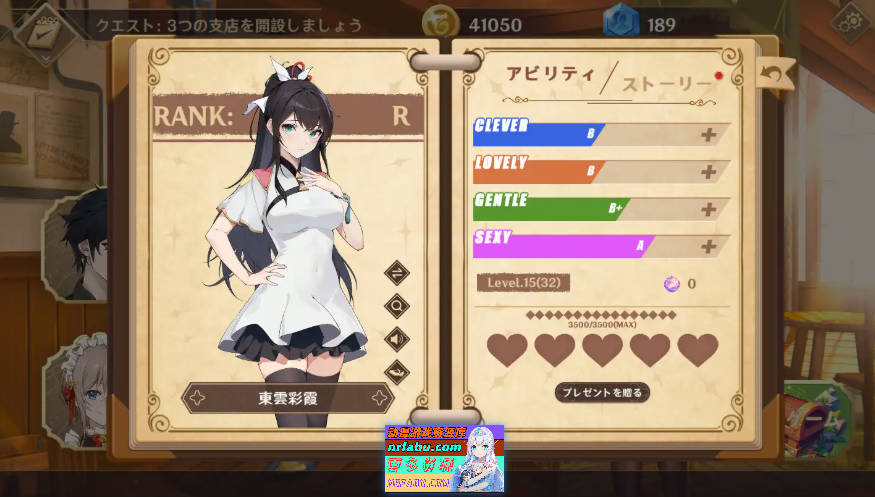This screenshot has width=875, height=497.
Task: Open the quest tracker text bar
Action: pos(230,25)
